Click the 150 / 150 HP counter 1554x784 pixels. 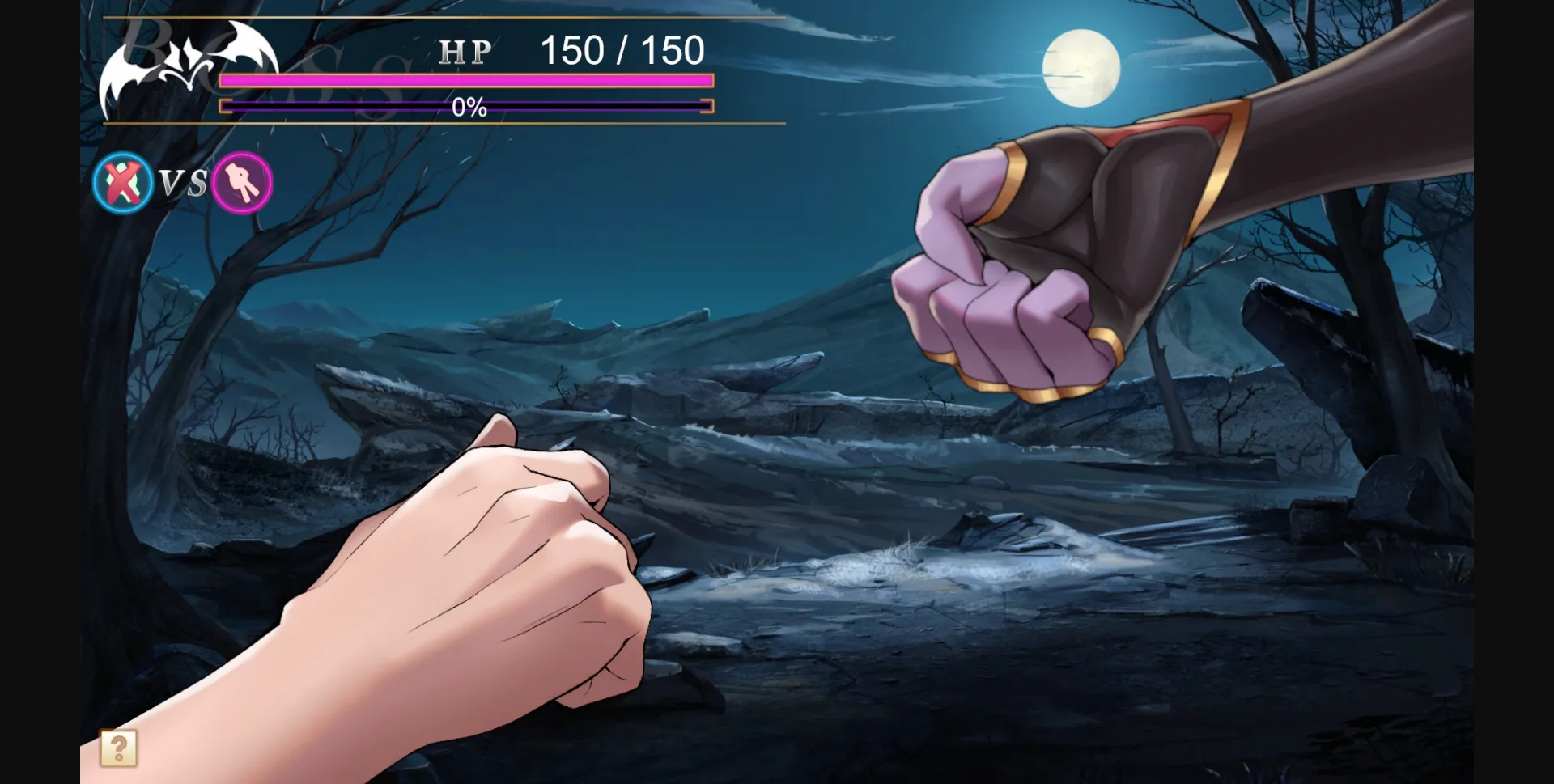coord(623,52)
